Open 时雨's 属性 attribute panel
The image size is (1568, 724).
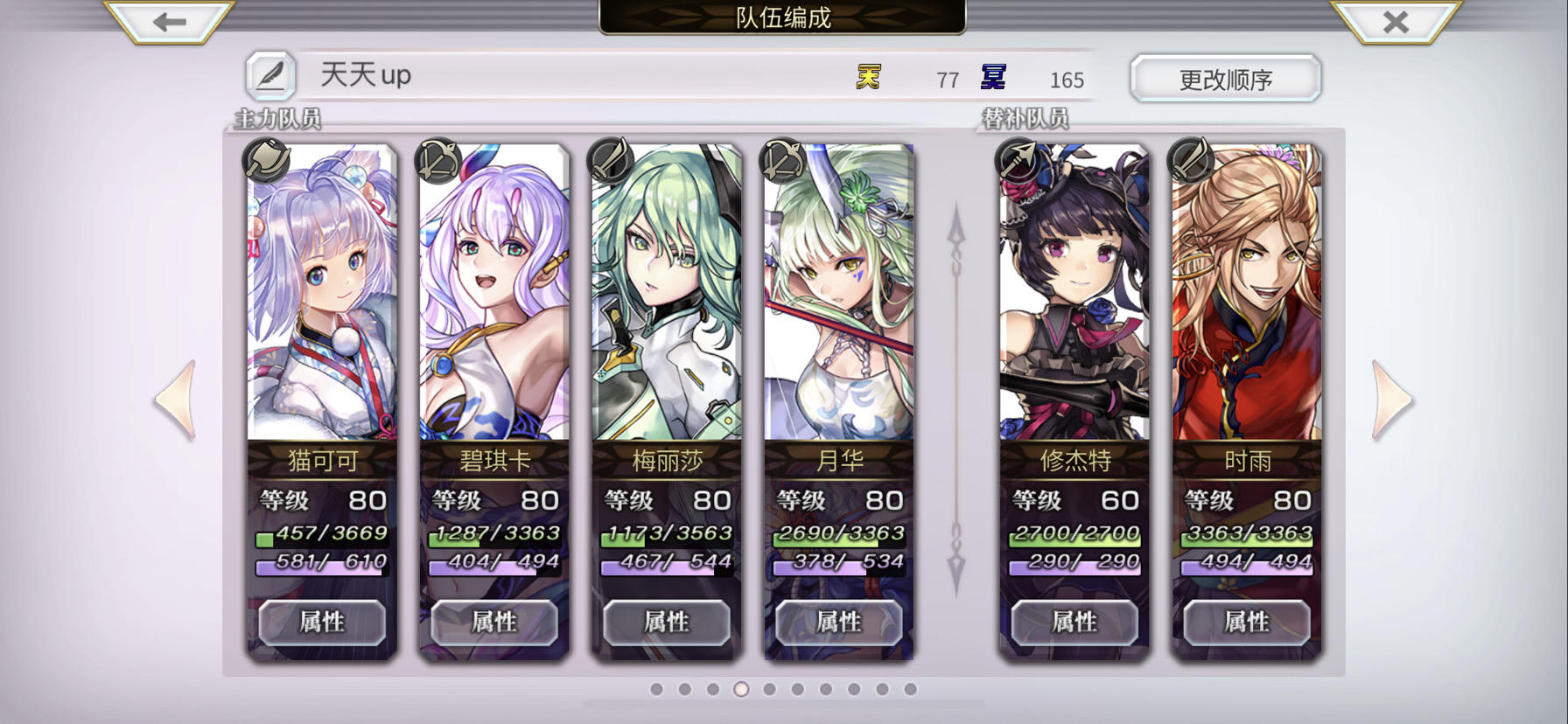point(1248,623)
